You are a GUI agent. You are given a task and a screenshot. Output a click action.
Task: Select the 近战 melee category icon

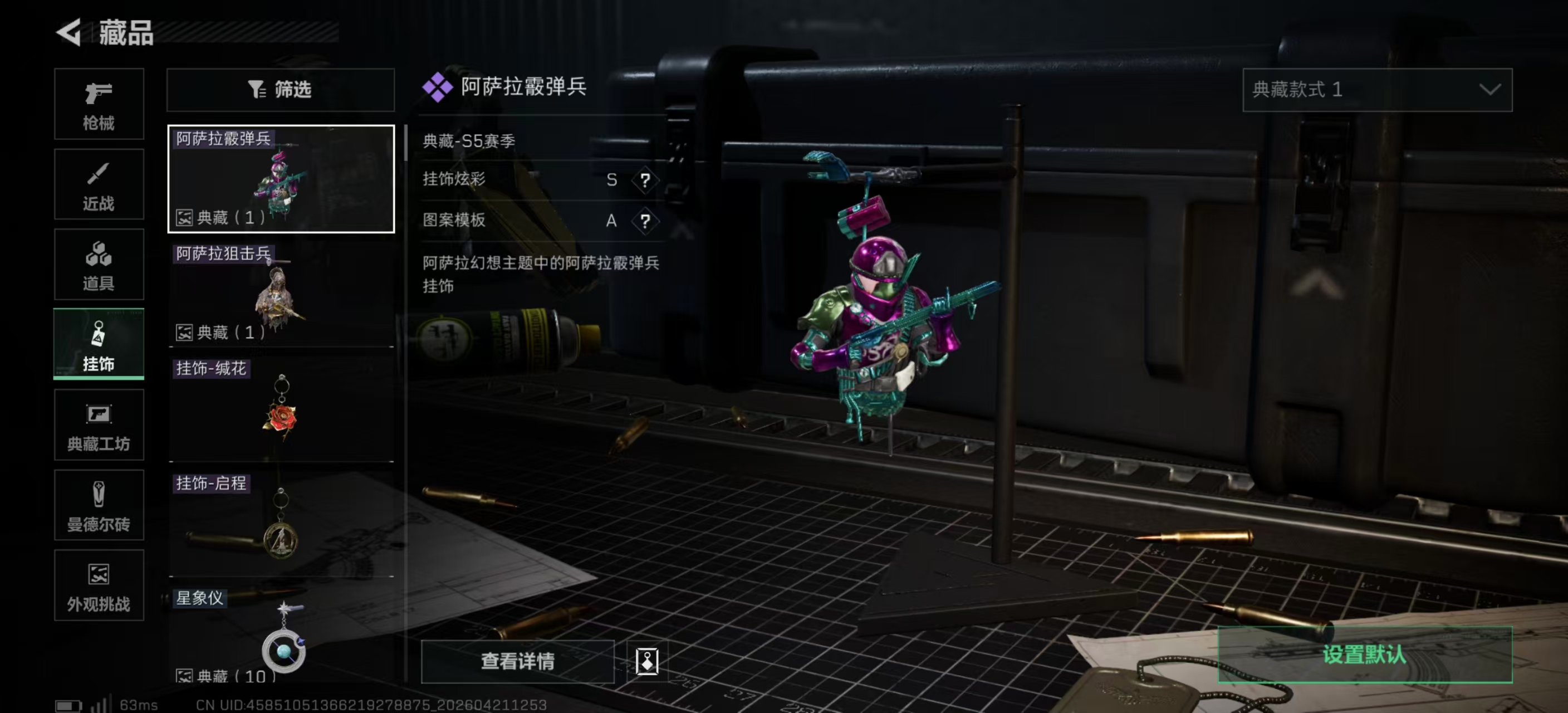click(x=99, y=184)
